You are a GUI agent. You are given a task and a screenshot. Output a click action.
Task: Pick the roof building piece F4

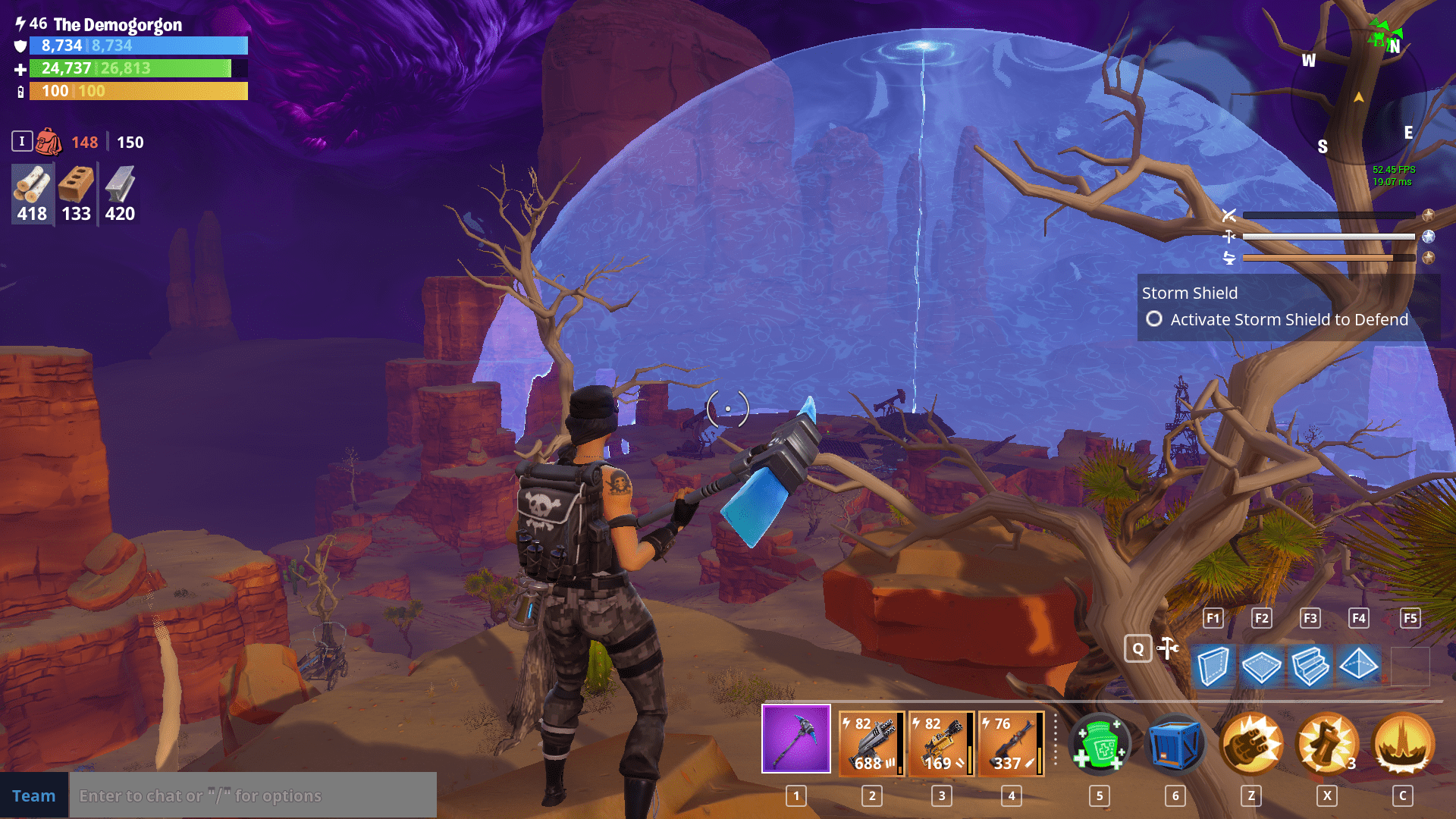(x=1360, y=667)
